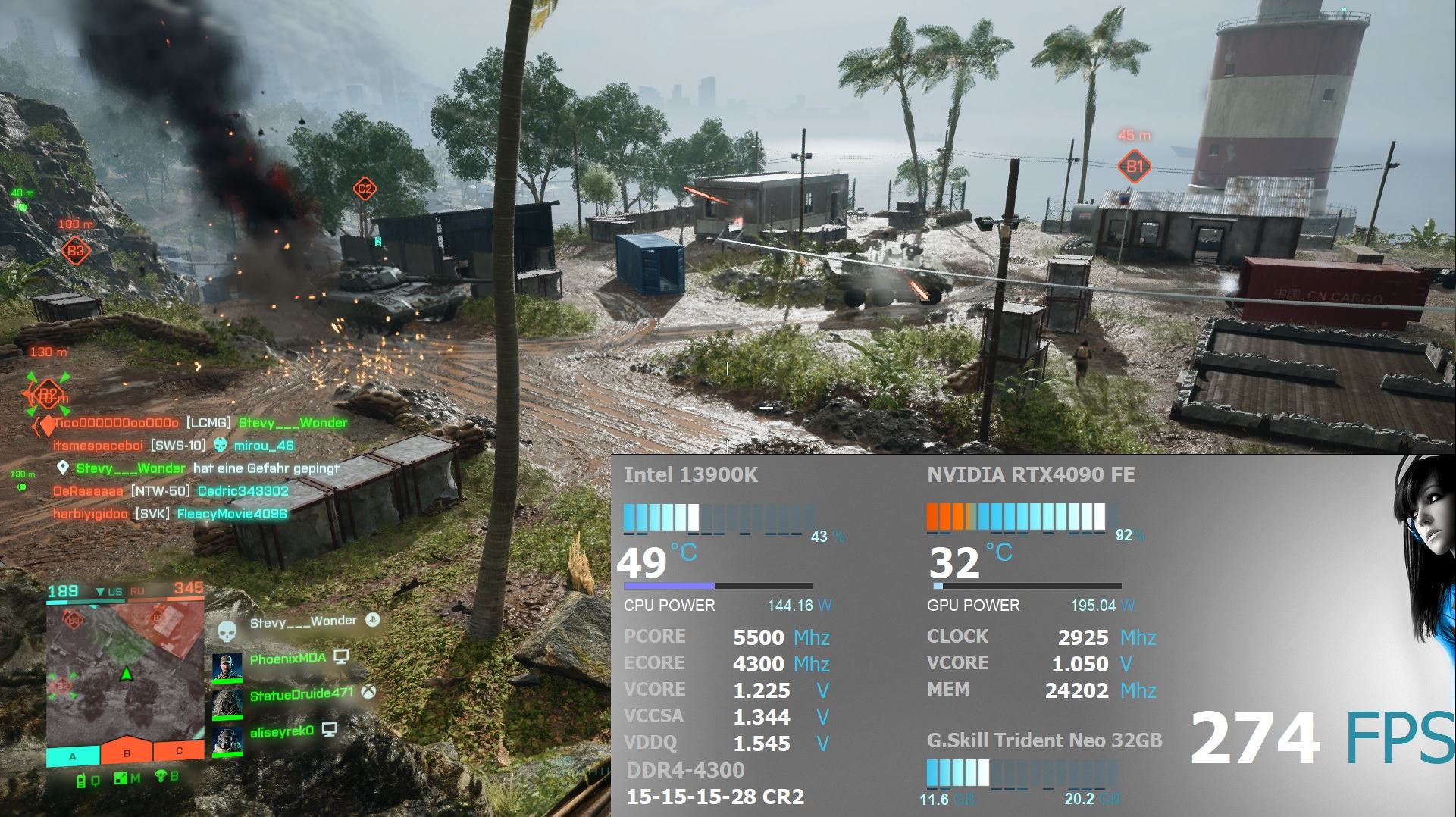Select Stevy___Wonder in the squad list
This screenshot has width=1456, height=817.
(x=303, y=622)
